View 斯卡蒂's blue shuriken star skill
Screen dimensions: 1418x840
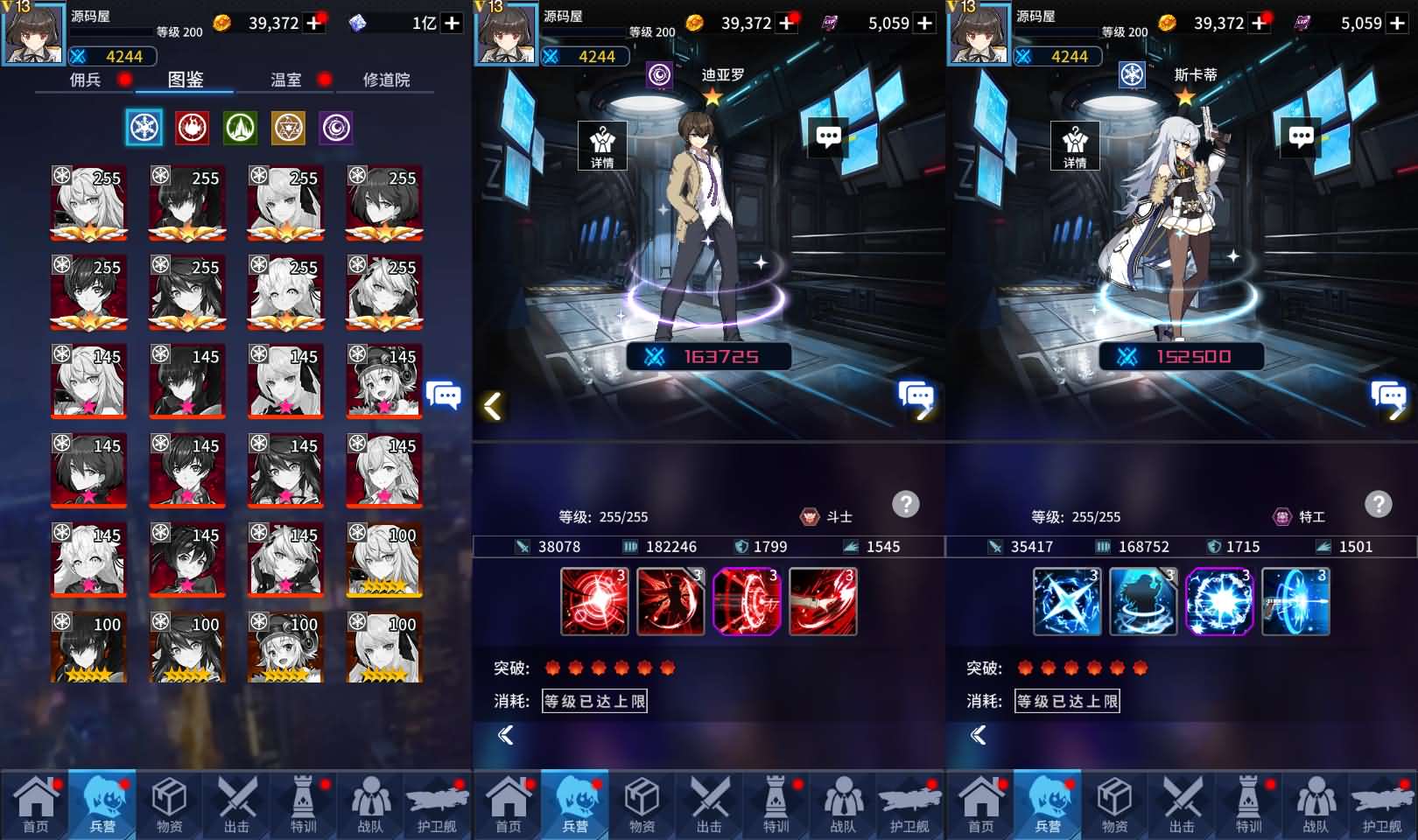click(1067, 601)
